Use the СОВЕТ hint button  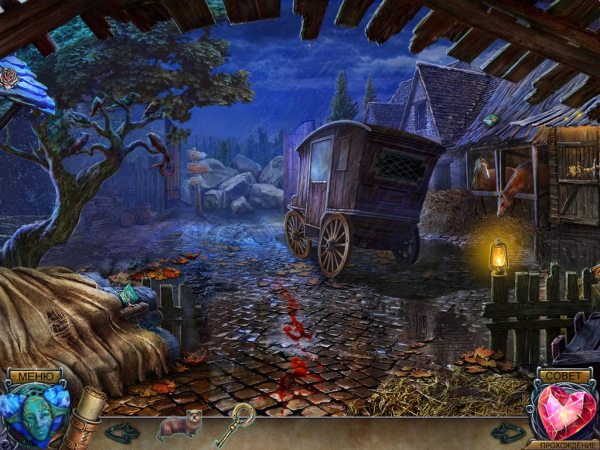[564, 376]
